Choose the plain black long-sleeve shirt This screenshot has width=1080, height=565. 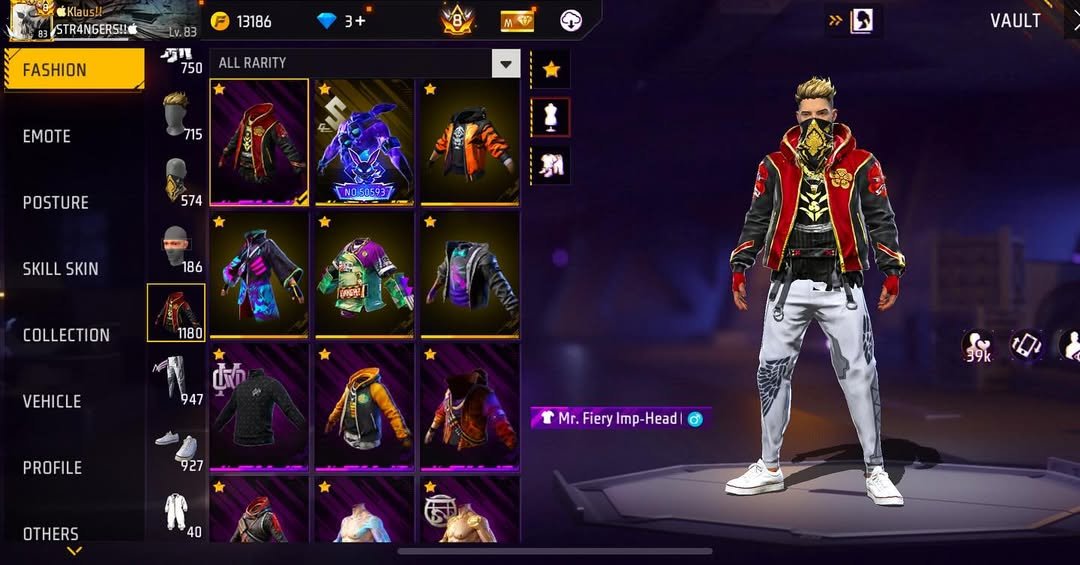(x=259, y=406)
